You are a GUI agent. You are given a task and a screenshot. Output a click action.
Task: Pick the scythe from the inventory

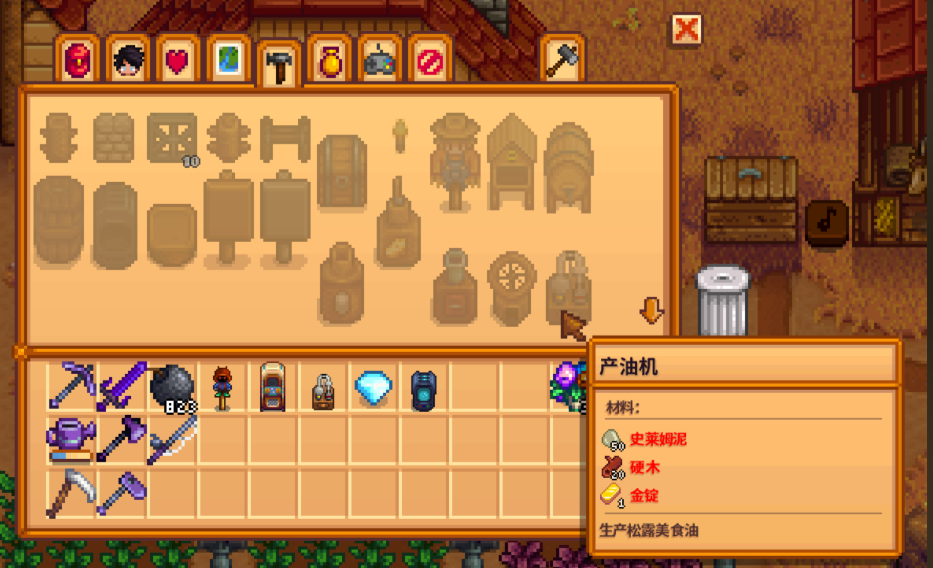pos(70,492)
